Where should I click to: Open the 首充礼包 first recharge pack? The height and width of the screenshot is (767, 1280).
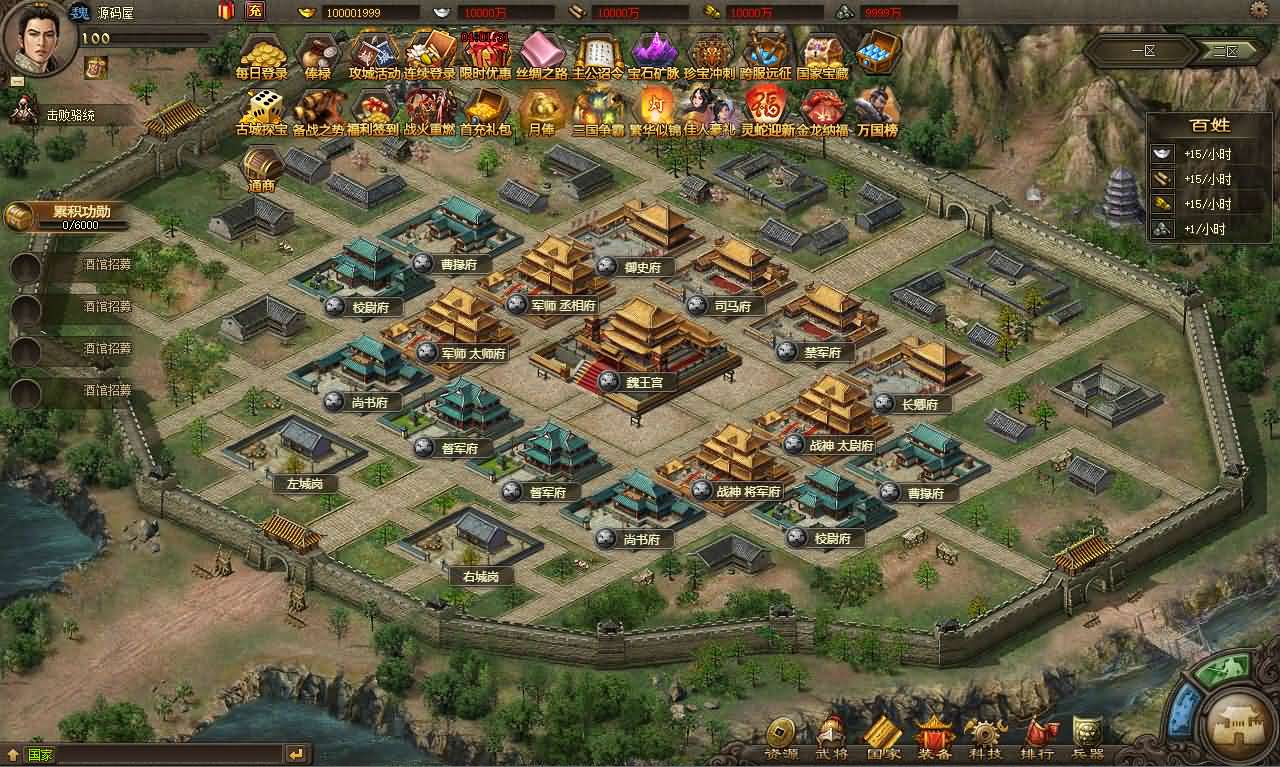click(487, 107)
